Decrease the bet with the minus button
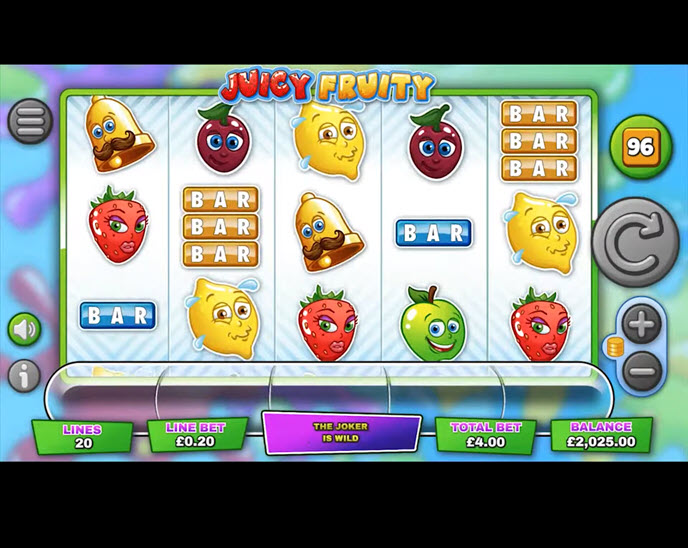The height and width of the screenshot is (548, 688). tap(640, 371)
